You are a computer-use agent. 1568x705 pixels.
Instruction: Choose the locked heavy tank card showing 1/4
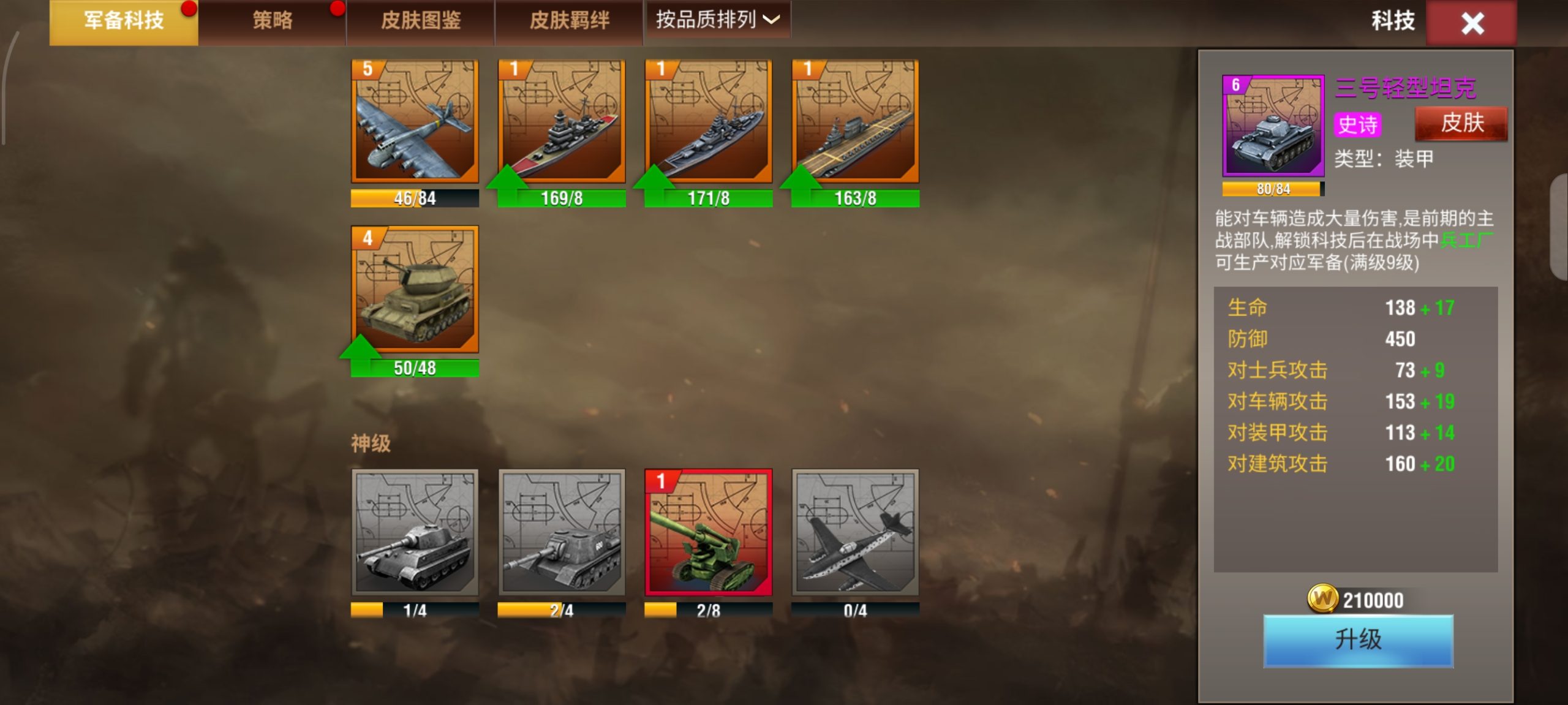tap(415, 532)
